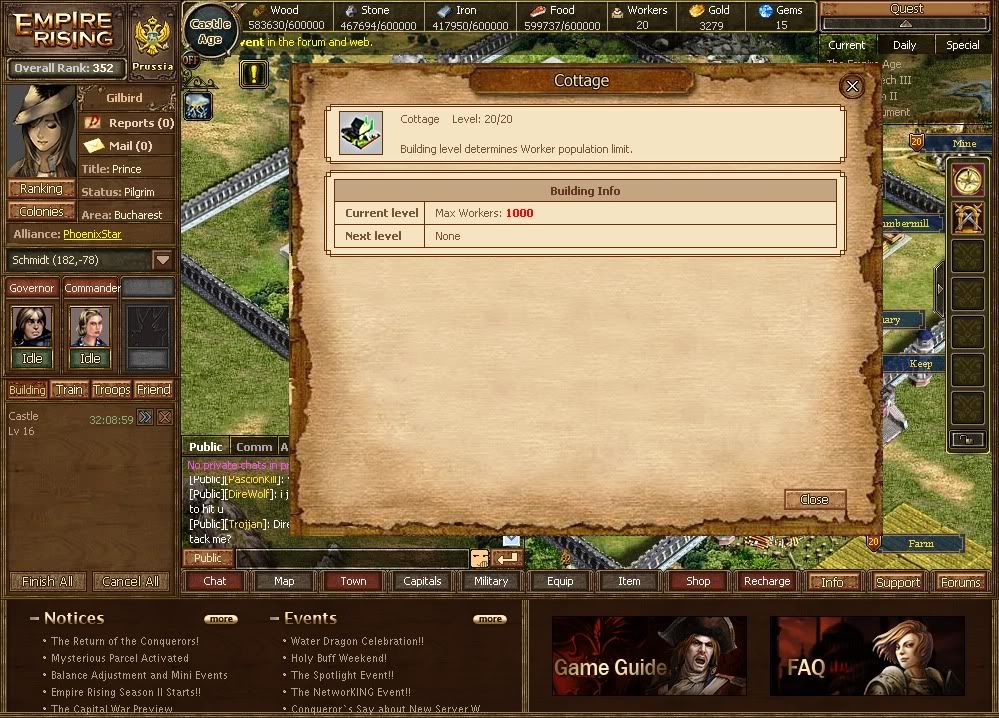This screenshot has width=999, height=718.
Task: Open the Game Guide banner
Action: (648, 655)
